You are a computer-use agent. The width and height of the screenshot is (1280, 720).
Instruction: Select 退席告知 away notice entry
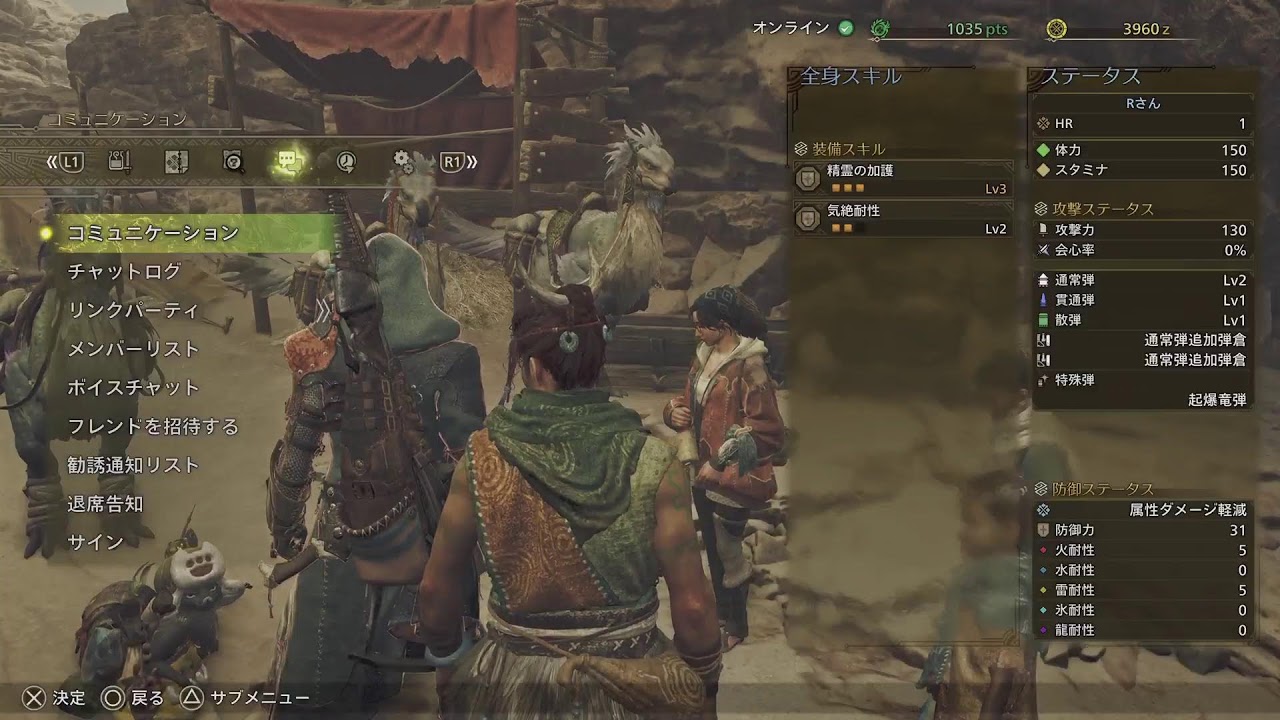point(105,504)
